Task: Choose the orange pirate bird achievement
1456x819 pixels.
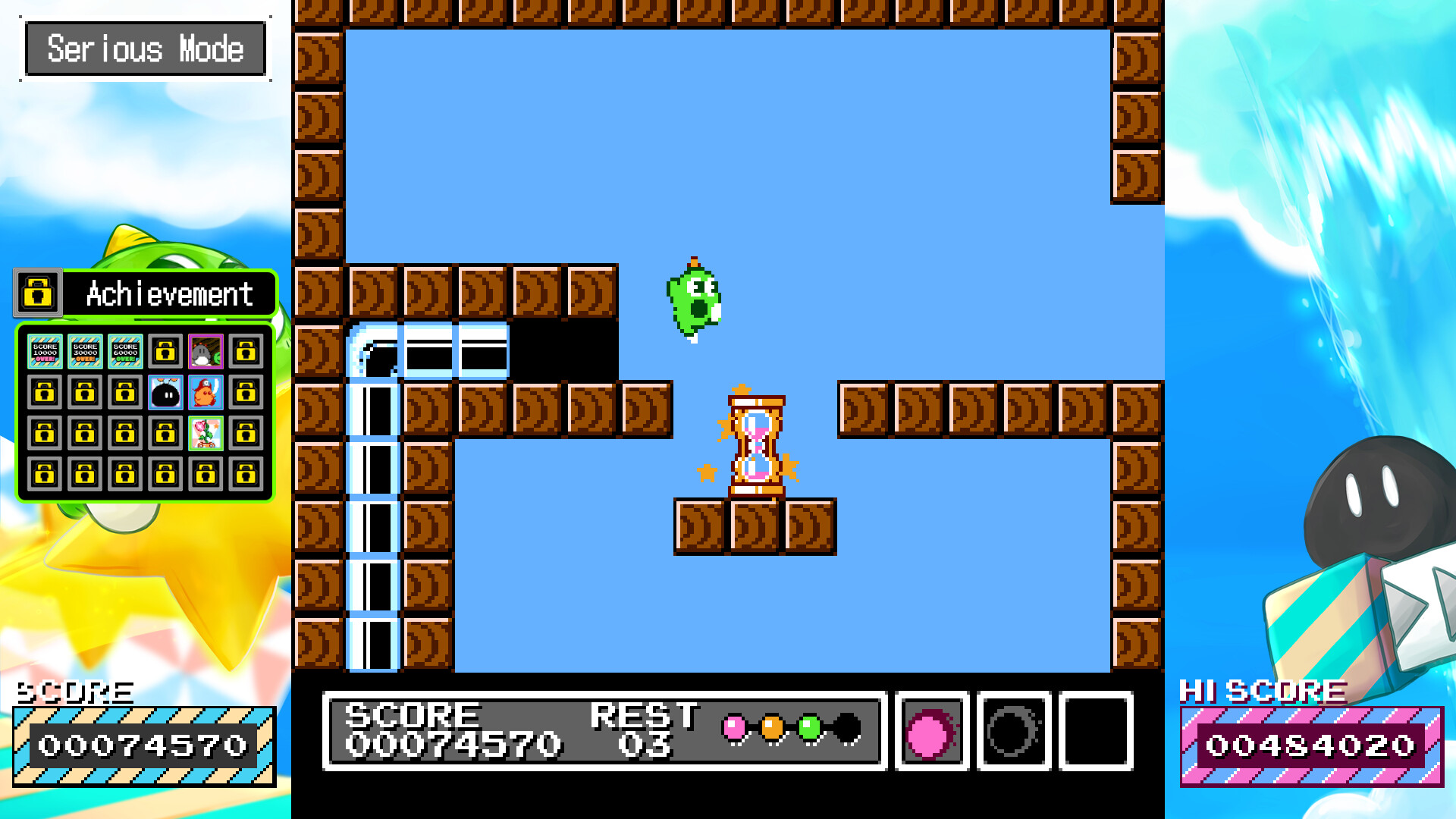Action: click(x=206, y=393)
